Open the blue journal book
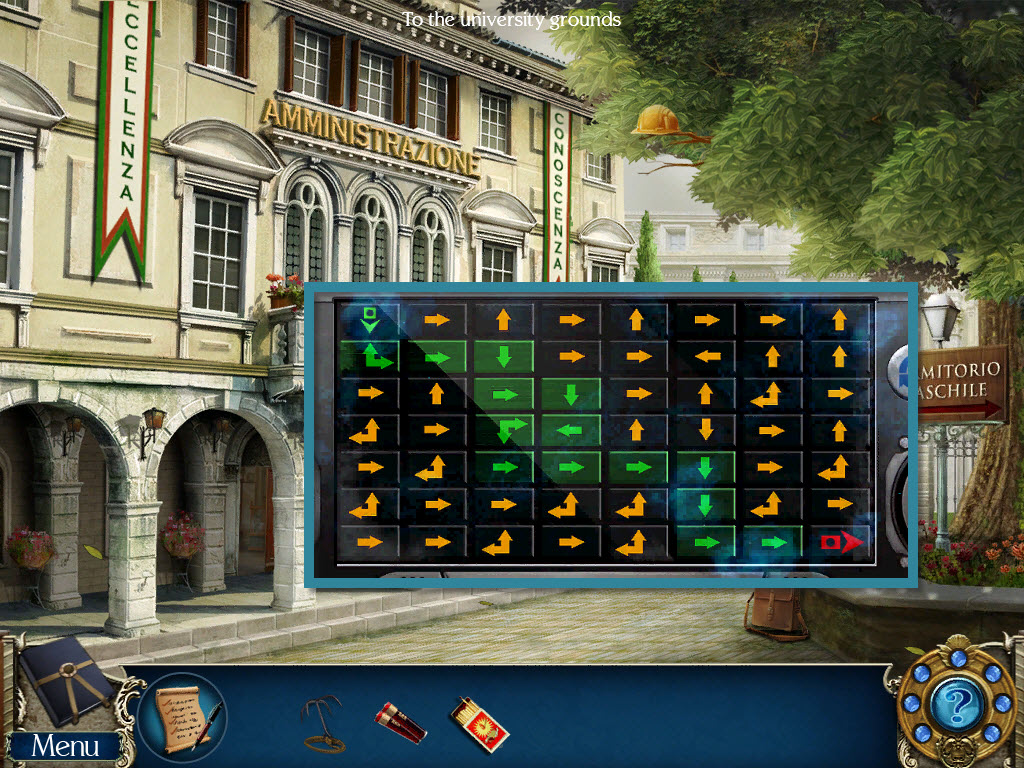 click(60, 680)
